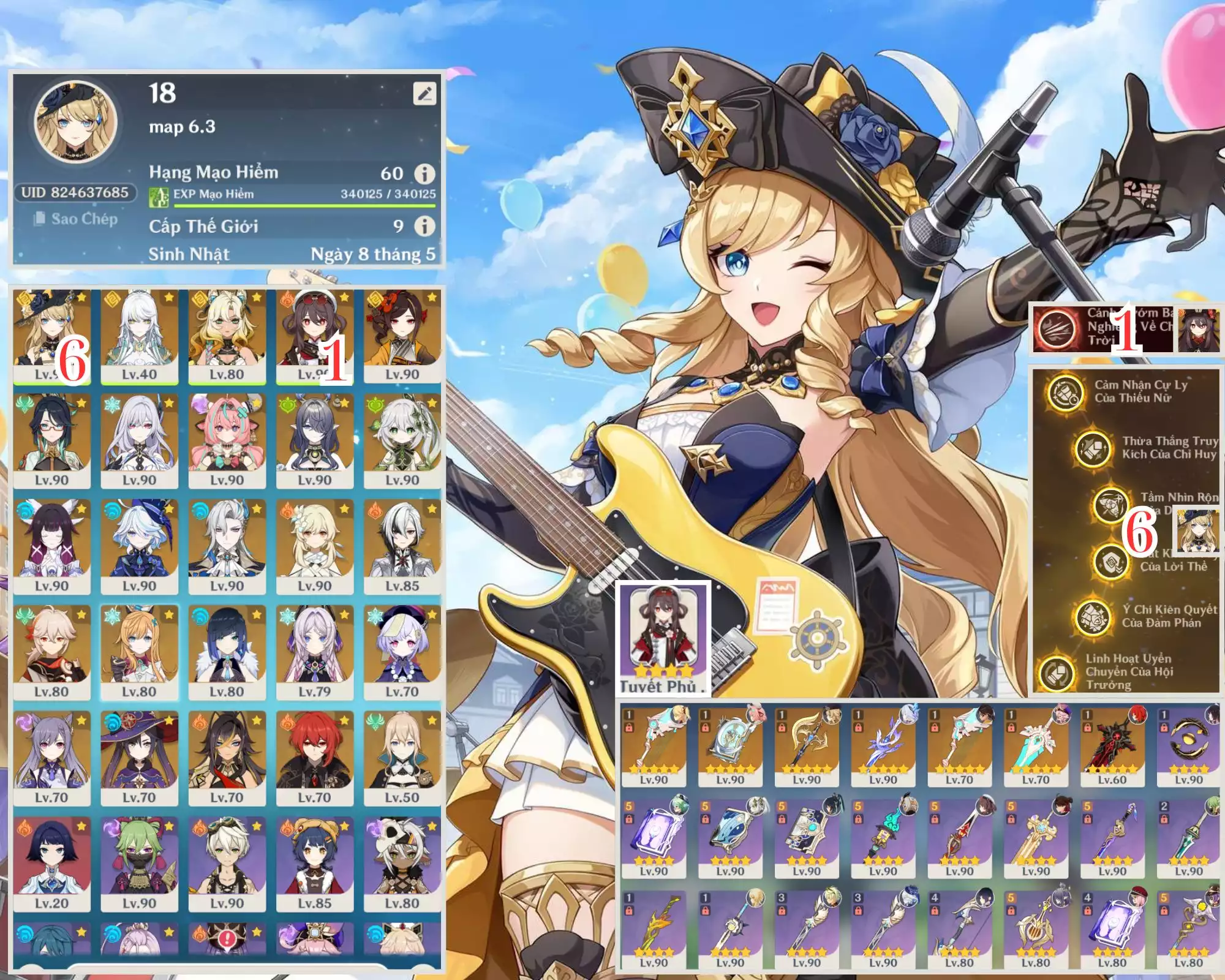Choose red-haired Diluc character tile

tap(314, 759)
